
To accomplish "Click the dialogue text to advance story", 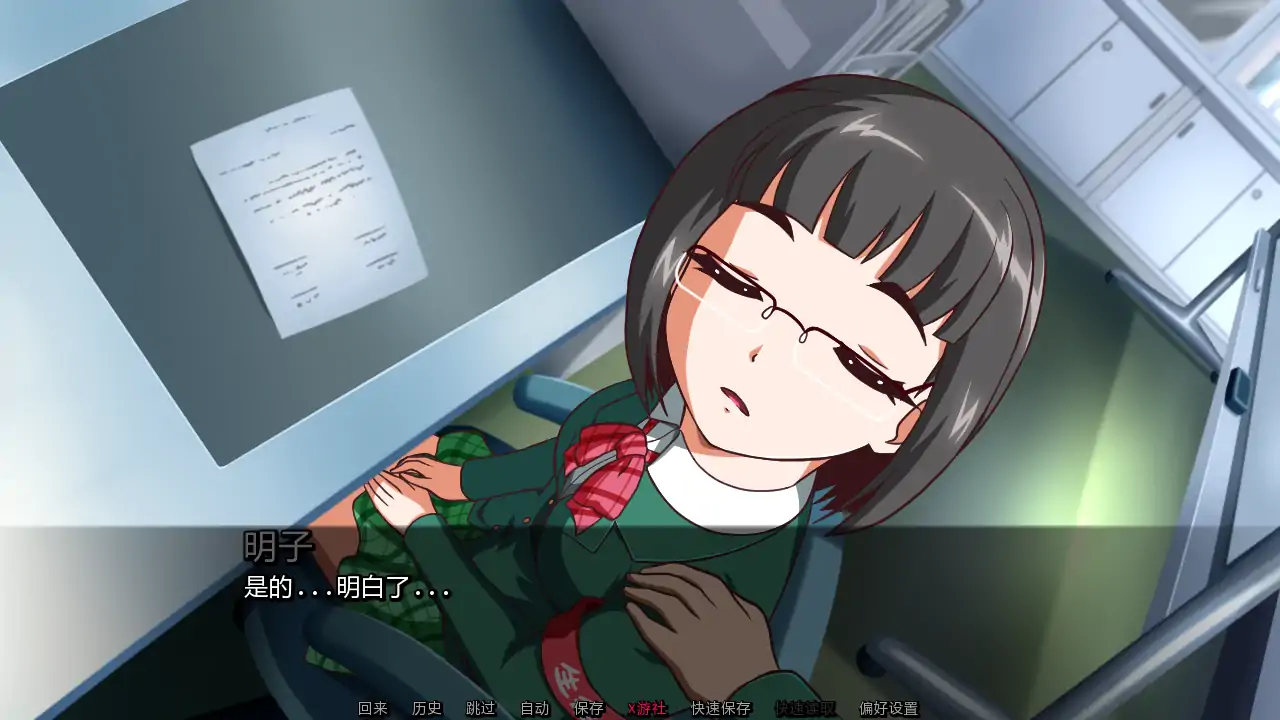I will click(350, 590).
